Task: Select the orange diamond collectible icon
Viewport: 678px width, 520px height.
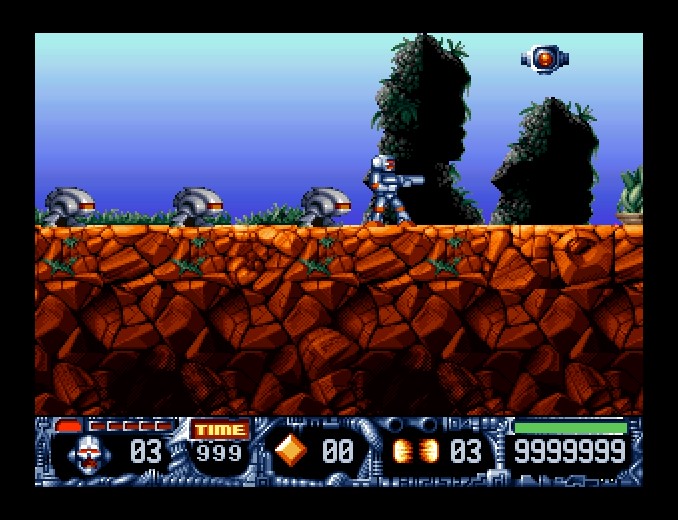Action: point(291,451)
